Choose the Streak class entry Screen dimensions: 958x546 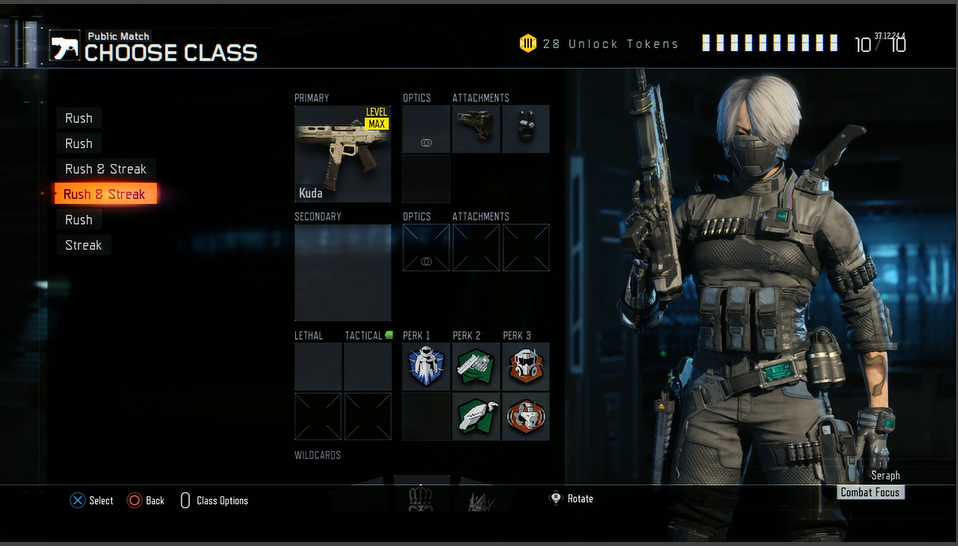pyautogui.click(x=84, y=245)
